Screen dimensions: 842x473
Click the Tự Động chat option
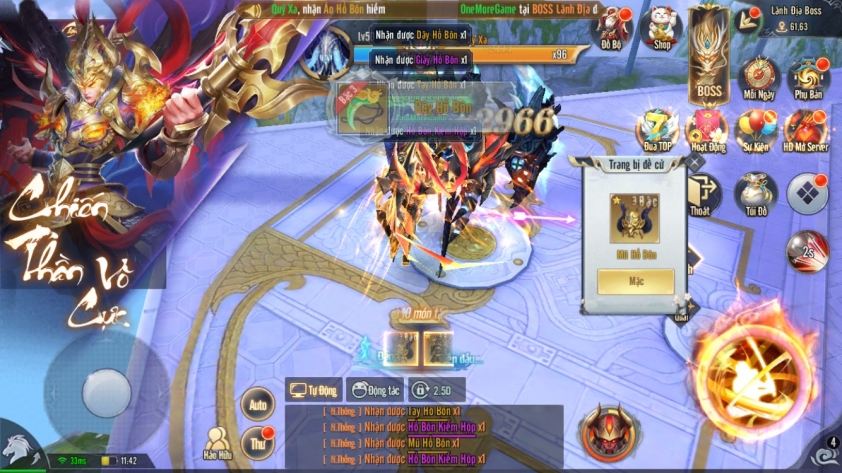[314, 390]
